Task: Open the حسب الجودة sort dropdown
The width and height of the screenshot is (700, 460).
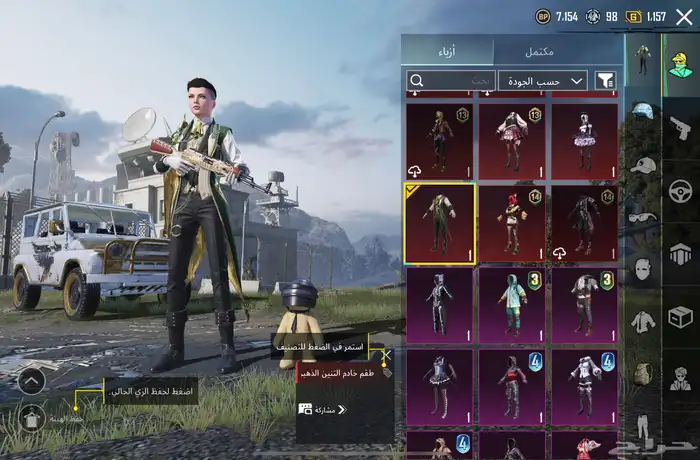Action: click(x=543, y=80)
